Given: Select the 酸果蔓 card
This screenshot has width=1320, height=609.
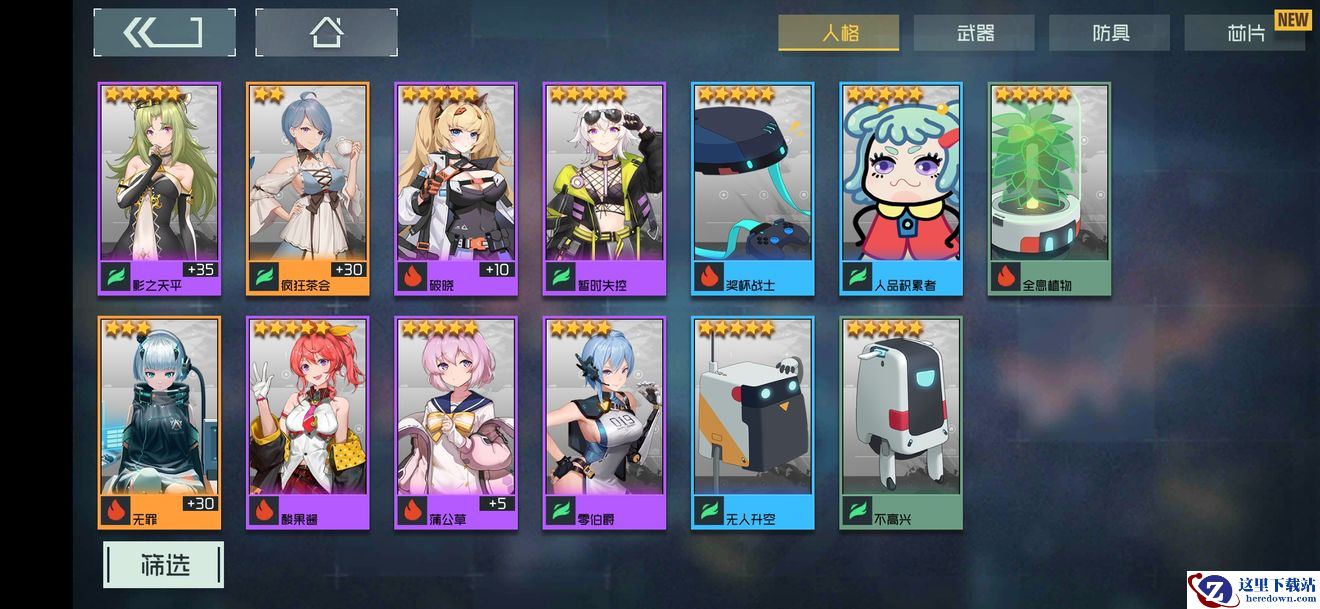Looking at the screenshot, I should [307, 422].
